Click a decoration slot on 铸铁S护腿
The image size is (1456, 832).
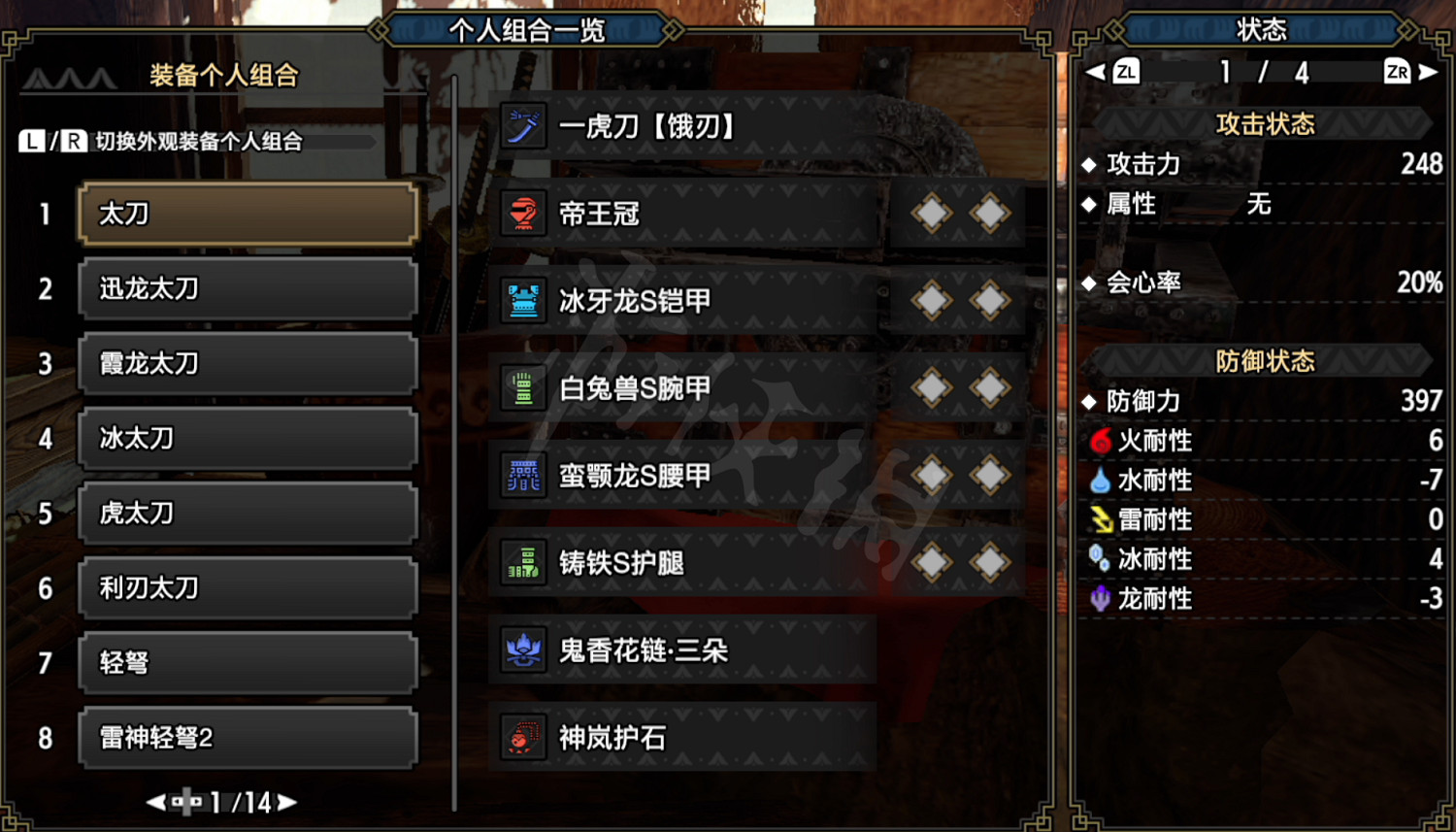[930, 563]
